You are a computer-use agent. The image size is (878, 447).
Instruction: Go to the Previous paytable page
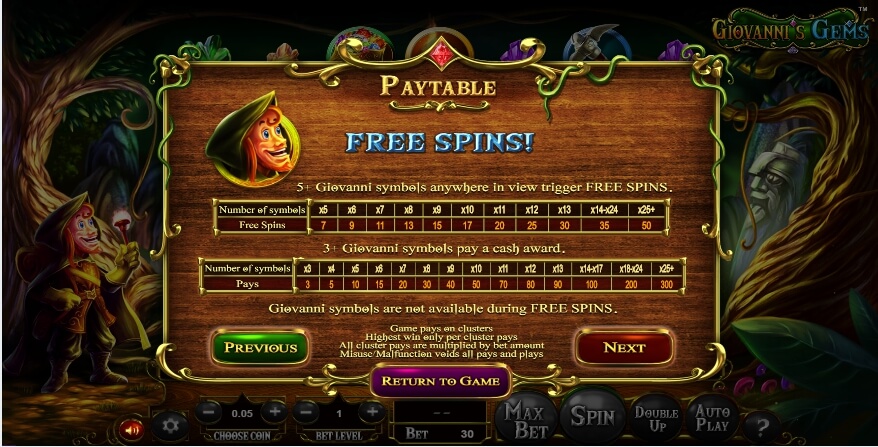coord(260,347)
